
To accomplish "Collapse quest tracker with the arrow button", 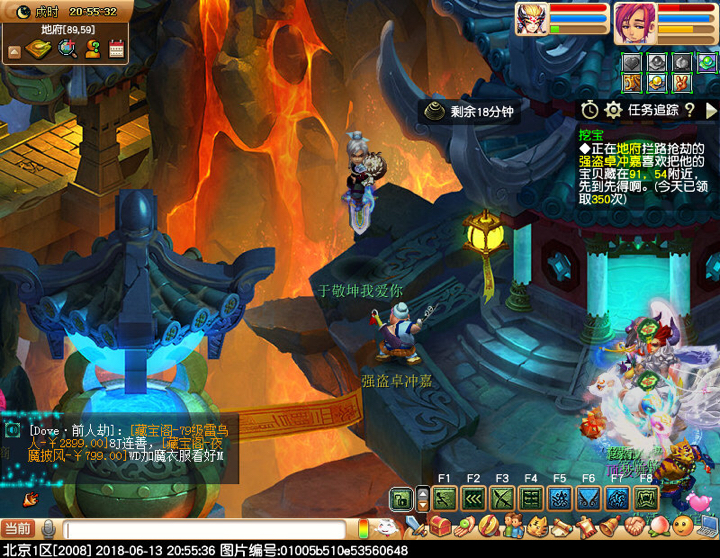I will tap(711, 109).
